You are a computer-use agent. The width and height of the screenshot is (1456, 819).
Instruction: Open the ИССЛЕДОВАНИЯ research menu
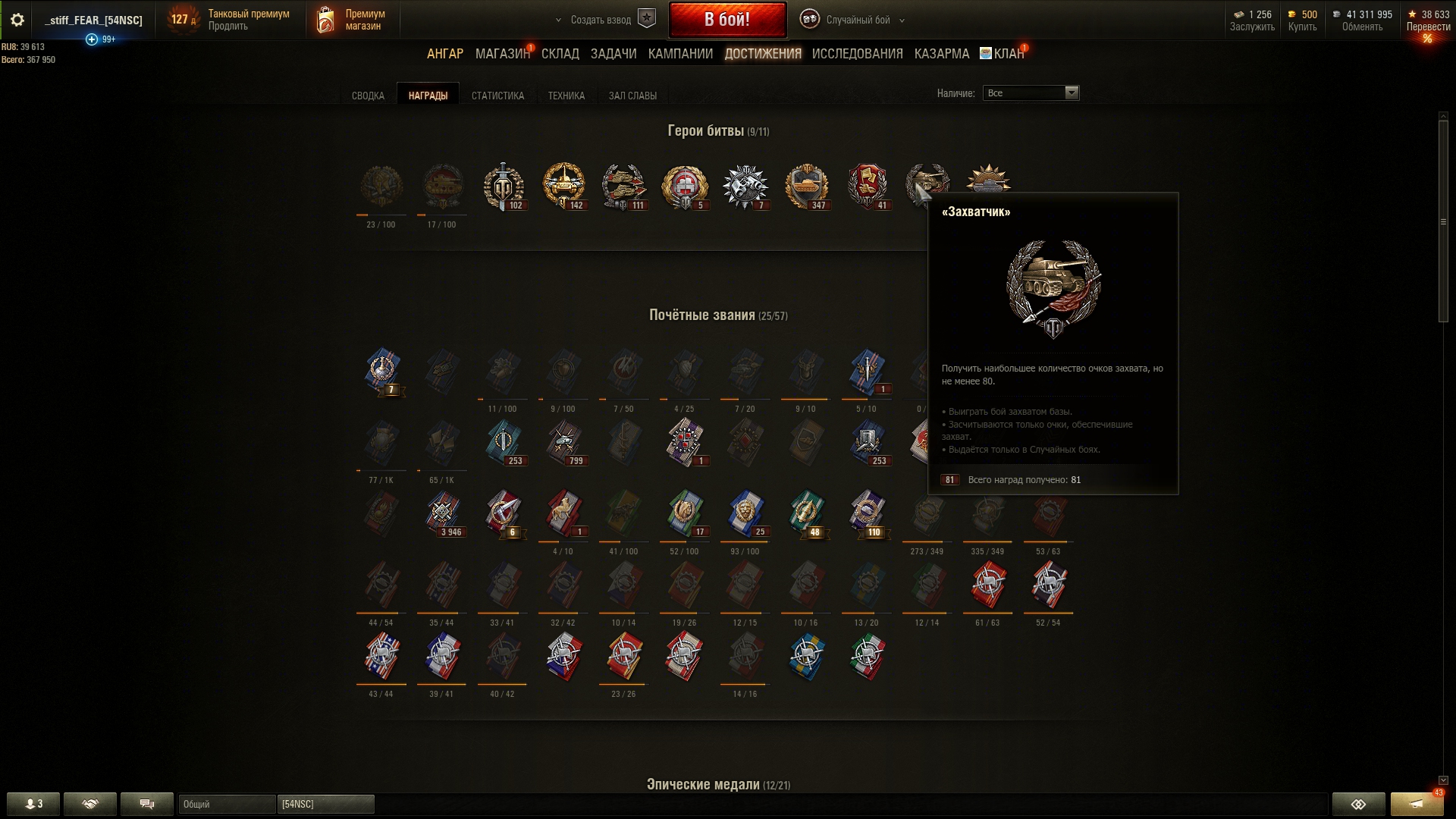click(857, 54)
